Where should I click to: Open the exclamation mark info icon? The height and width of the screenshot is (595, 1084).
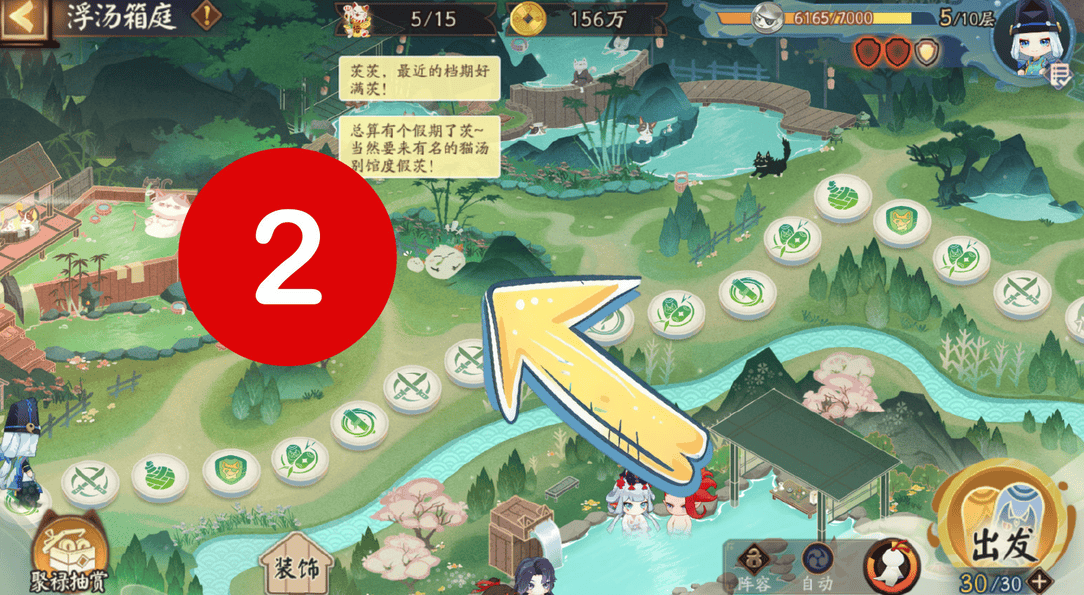pyautogui.click(x=207, y=17)
